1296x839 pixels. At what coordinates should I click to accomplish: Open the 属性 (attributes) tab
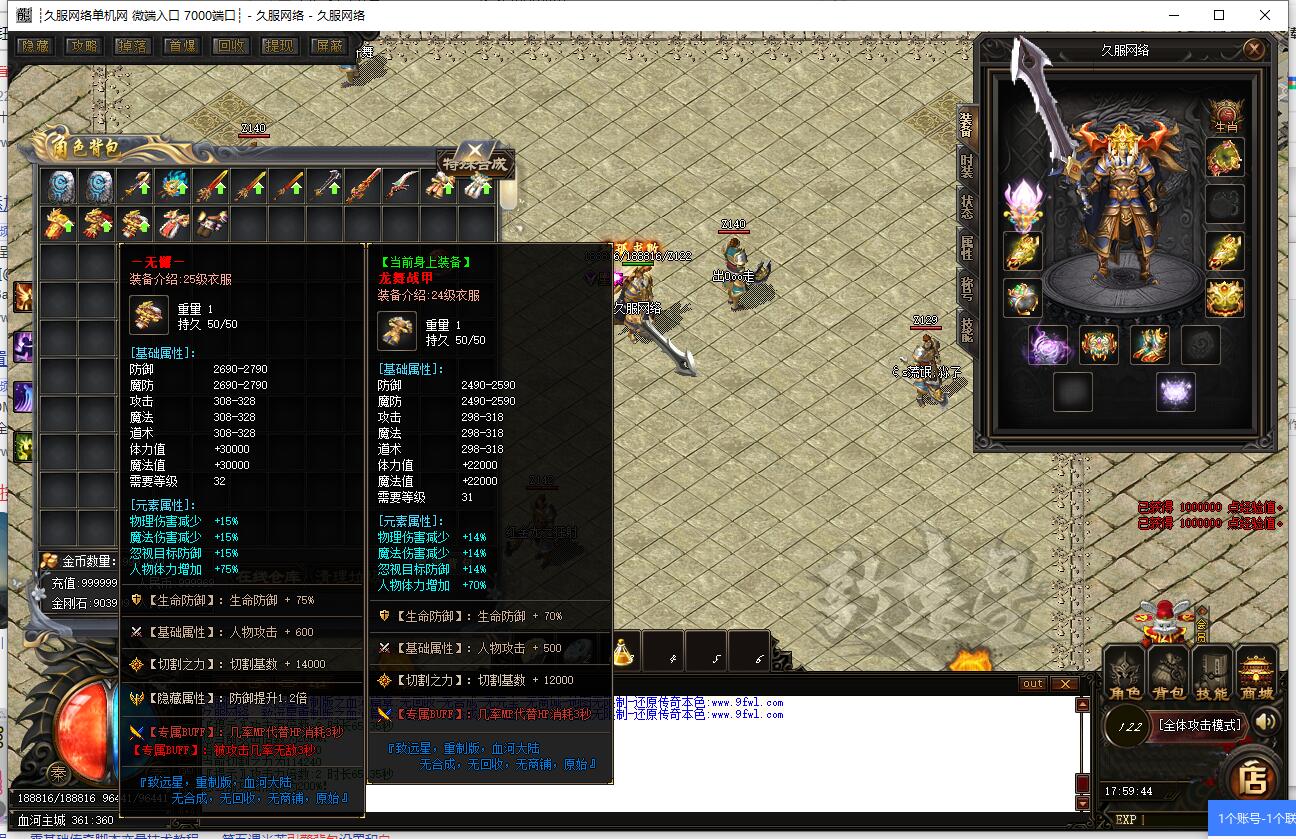click(967, 247)
